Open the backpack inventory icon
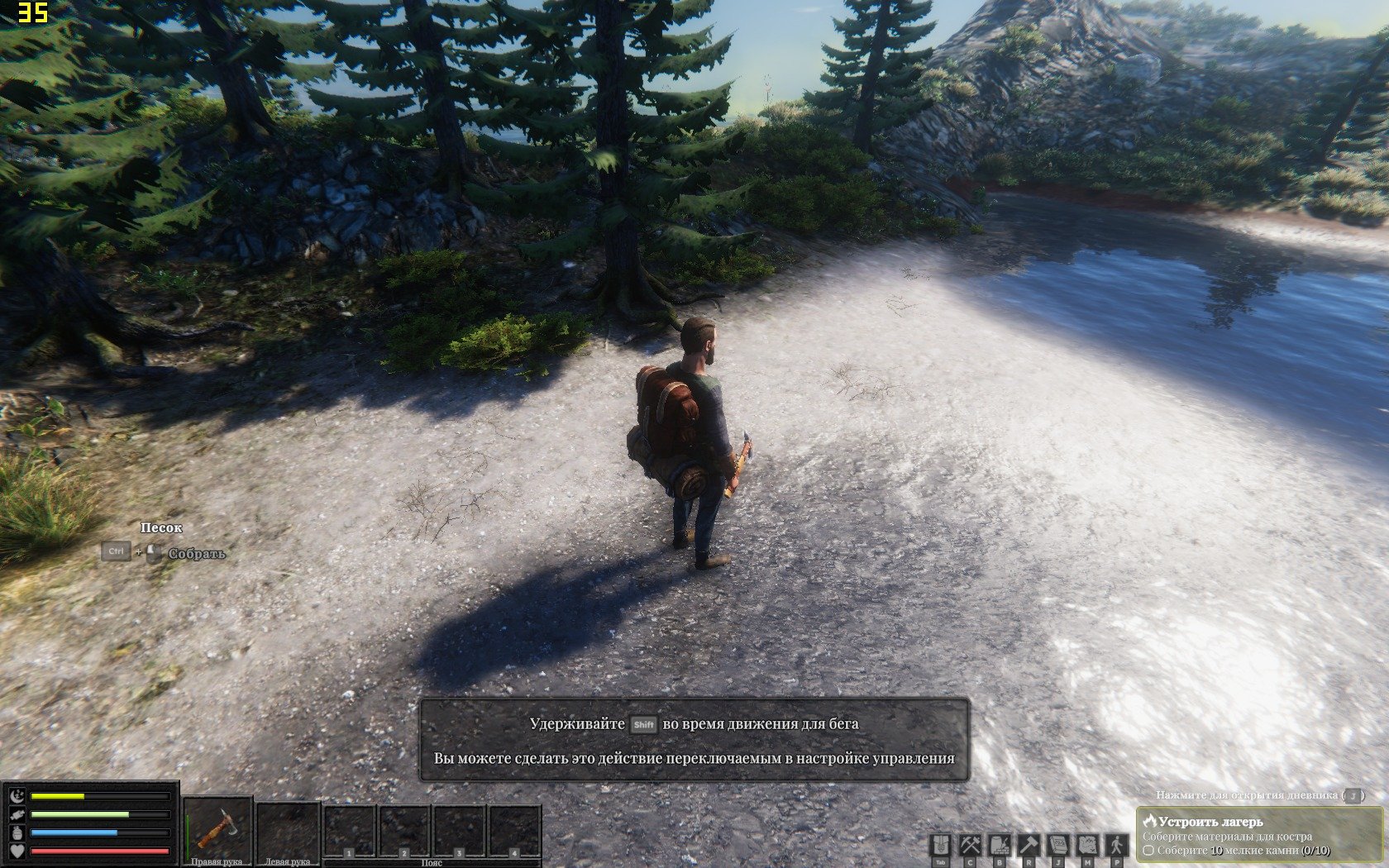 941,846
